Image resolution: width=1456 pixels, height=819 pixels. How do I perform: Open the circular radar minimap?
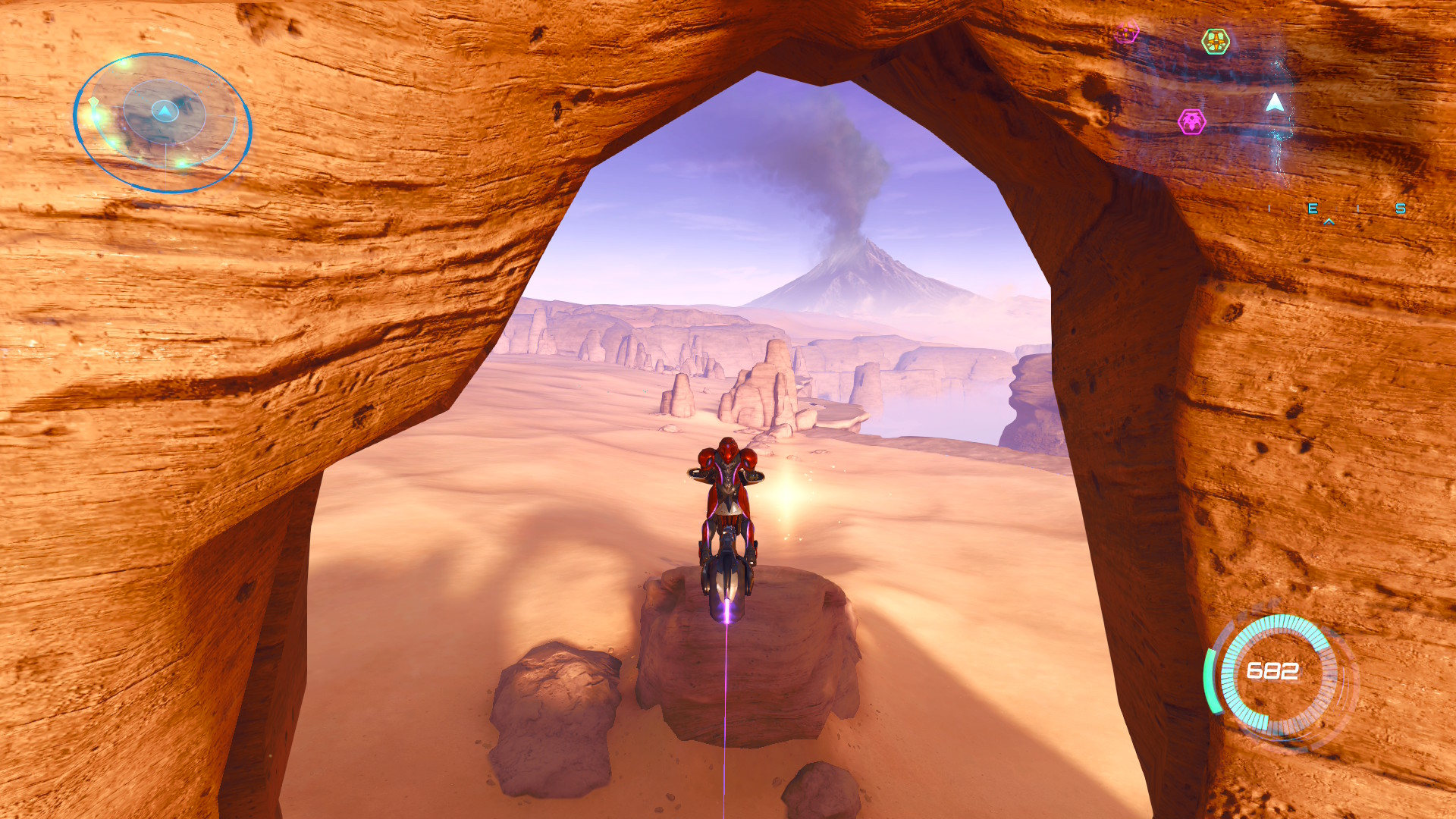tap(162, 121)
